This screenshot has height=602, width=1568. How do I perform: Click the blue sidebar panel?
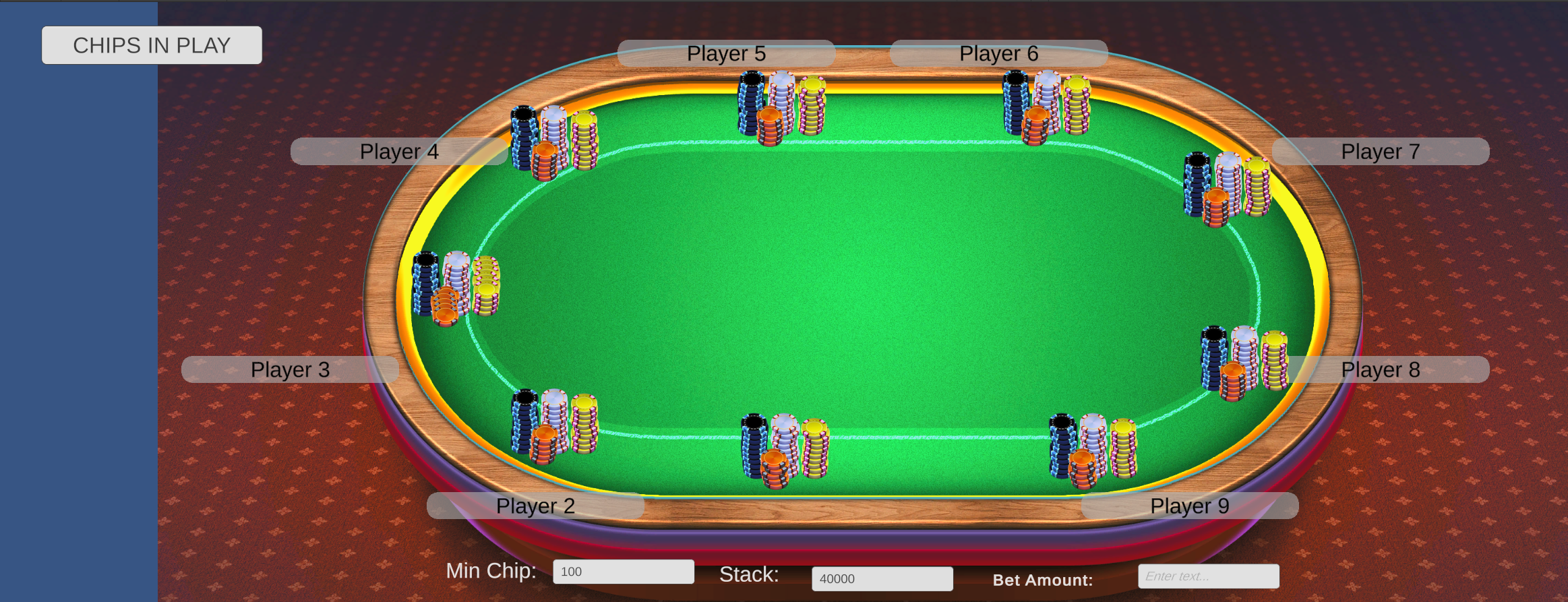[78, 303]
